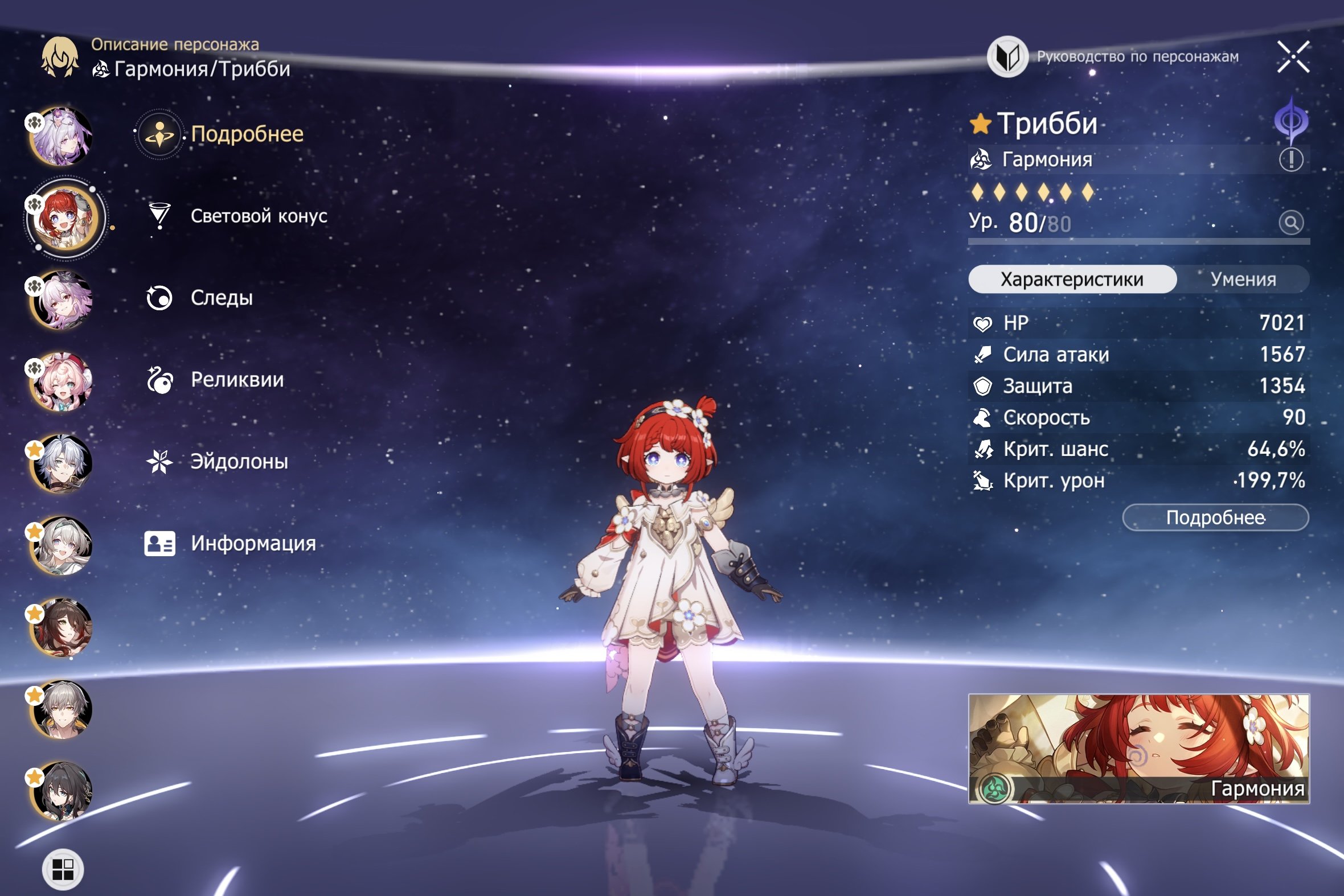This screenshot has height=896, width=1344.
Task: Click the quantum element icon beside Трибби's name
Action: point(1291,121)
